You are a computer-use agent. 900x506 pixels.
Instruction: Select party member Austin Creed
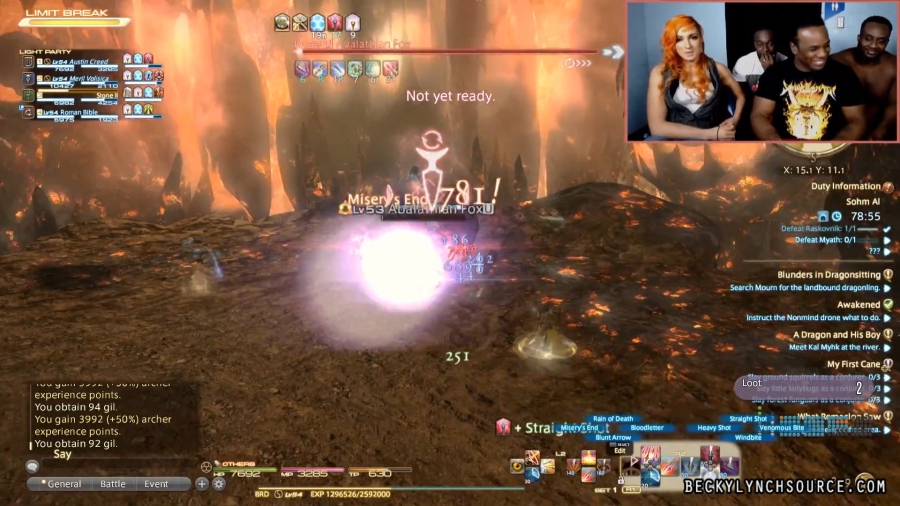(x=82, y=60)
